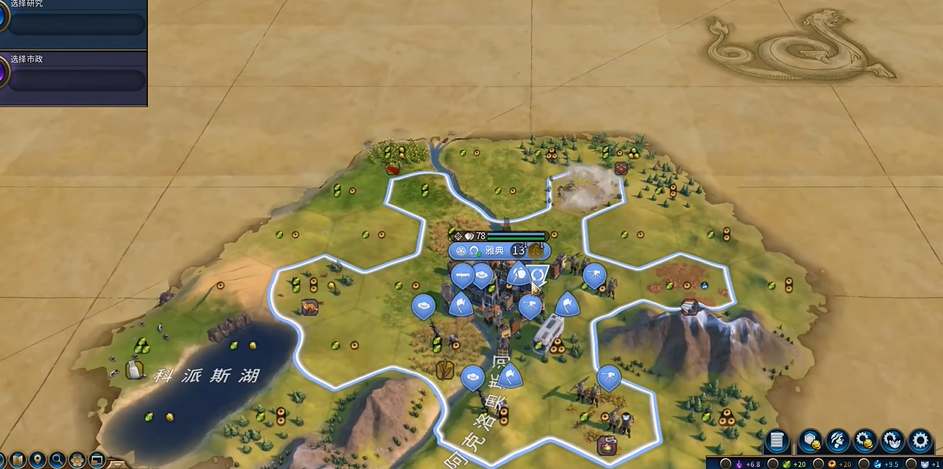Open the gear settings icon at bottom right
This screenshot has height=469, width=943.
point(920,441)
